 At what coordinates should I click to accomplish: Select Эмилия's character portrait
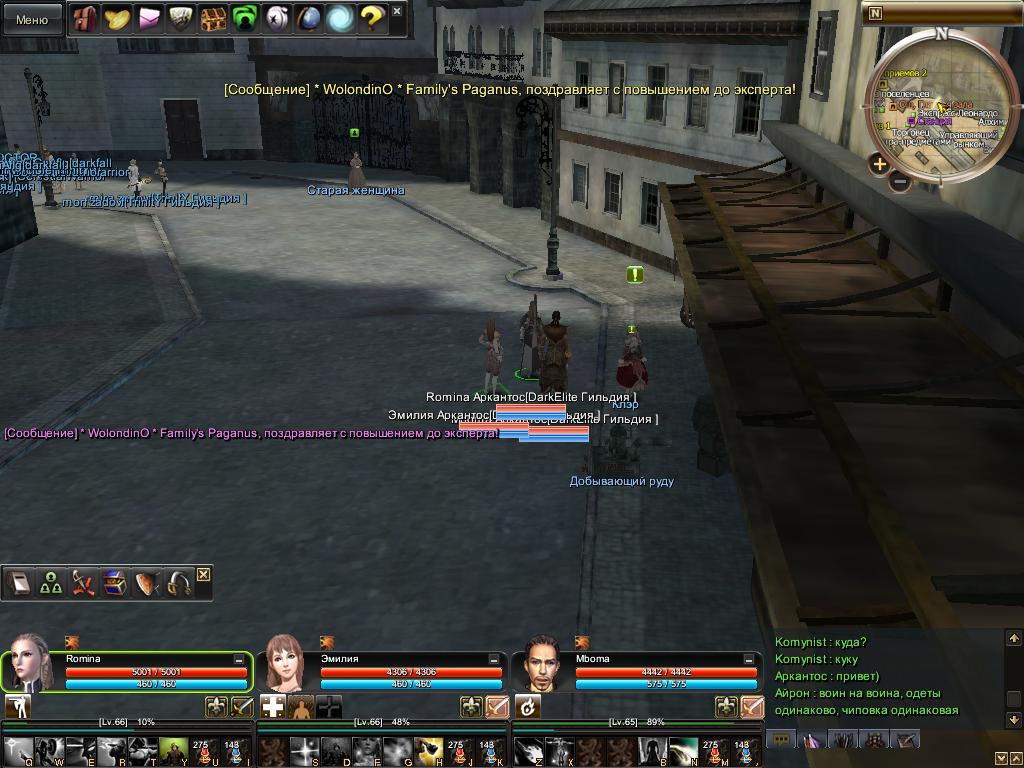[x=284, y=662]
